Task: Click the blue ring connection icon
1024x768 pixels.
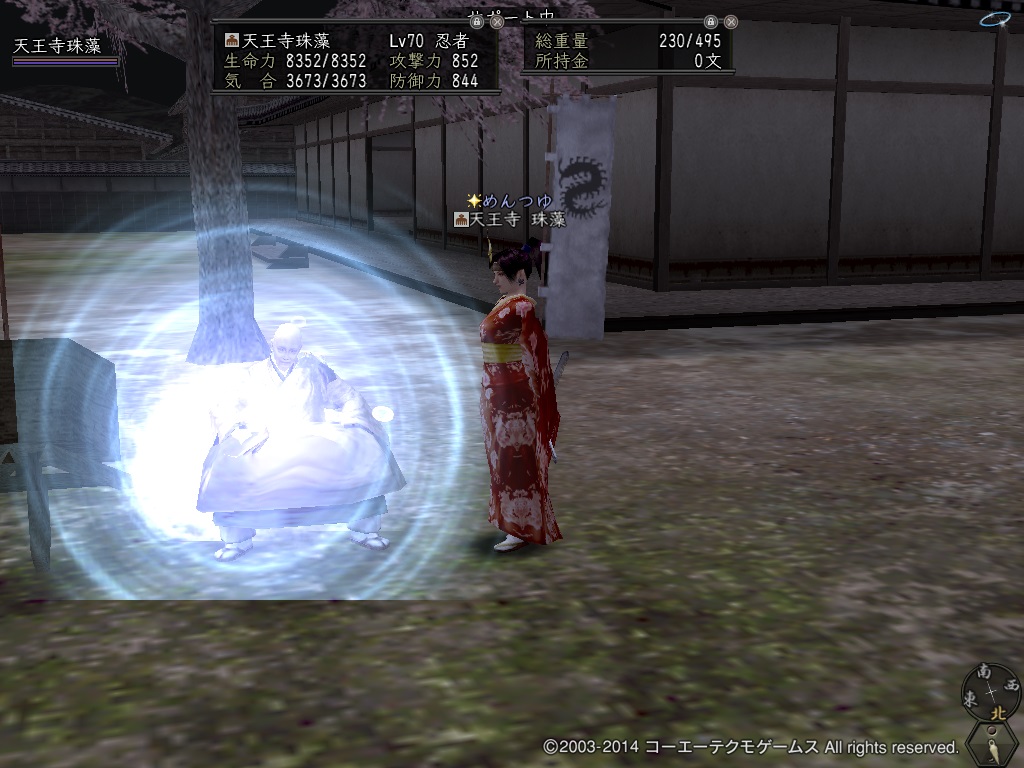Action: tap(995, 19)
